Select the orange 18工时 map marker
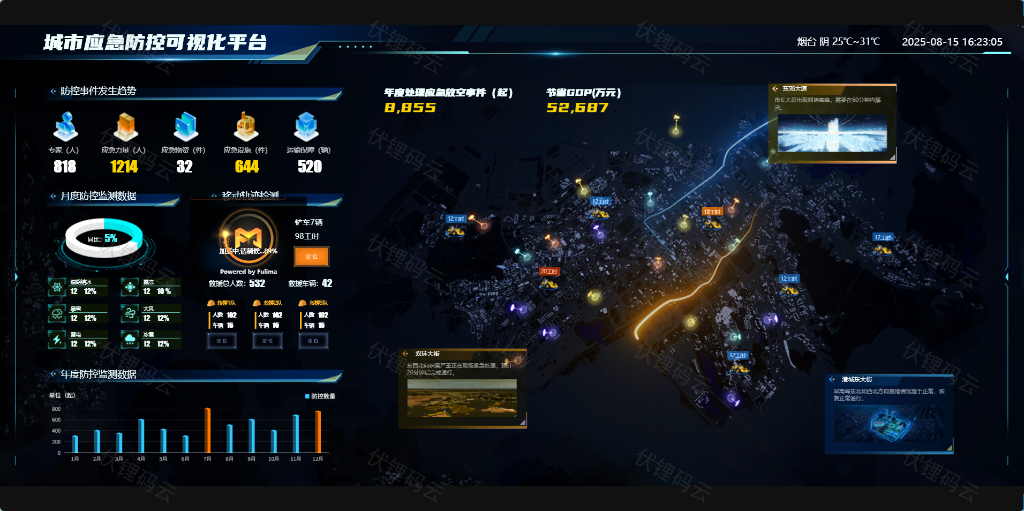1024x511 pixels. pos(711,212)
